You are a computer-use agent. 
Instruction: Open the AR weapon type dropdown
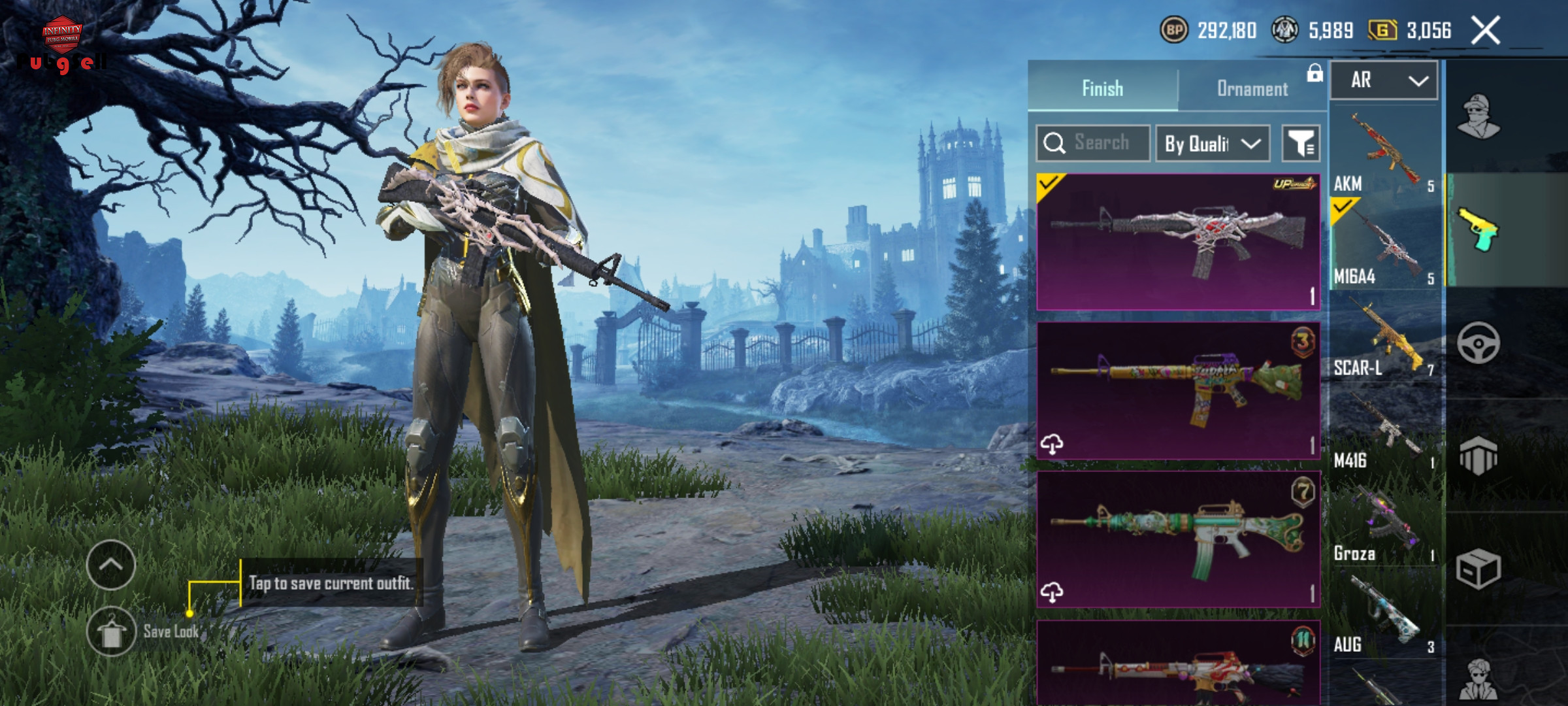tap(1384, 80)
